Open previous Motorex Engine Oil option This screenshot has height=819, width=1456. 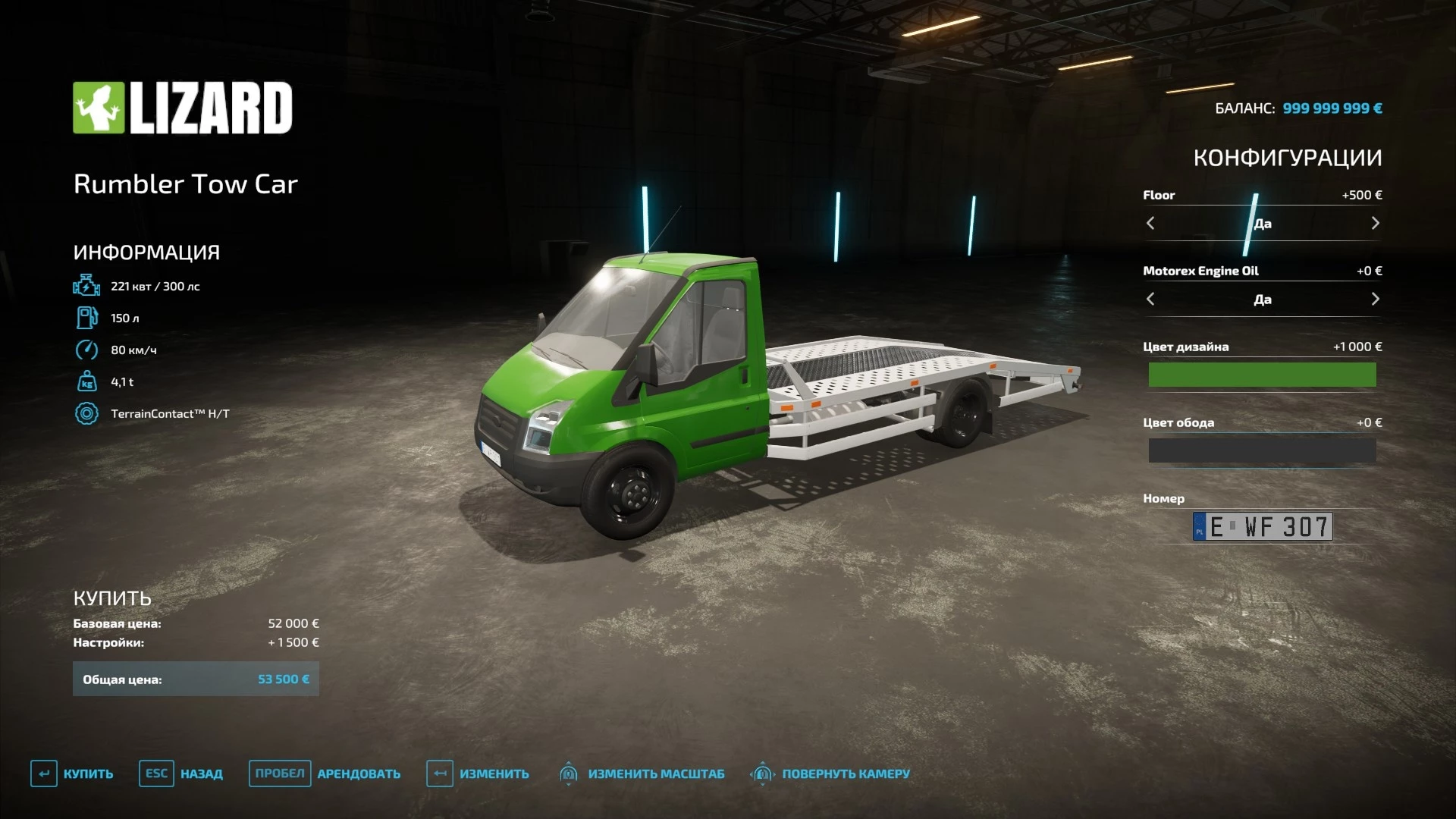click(x=1150, y=299)
